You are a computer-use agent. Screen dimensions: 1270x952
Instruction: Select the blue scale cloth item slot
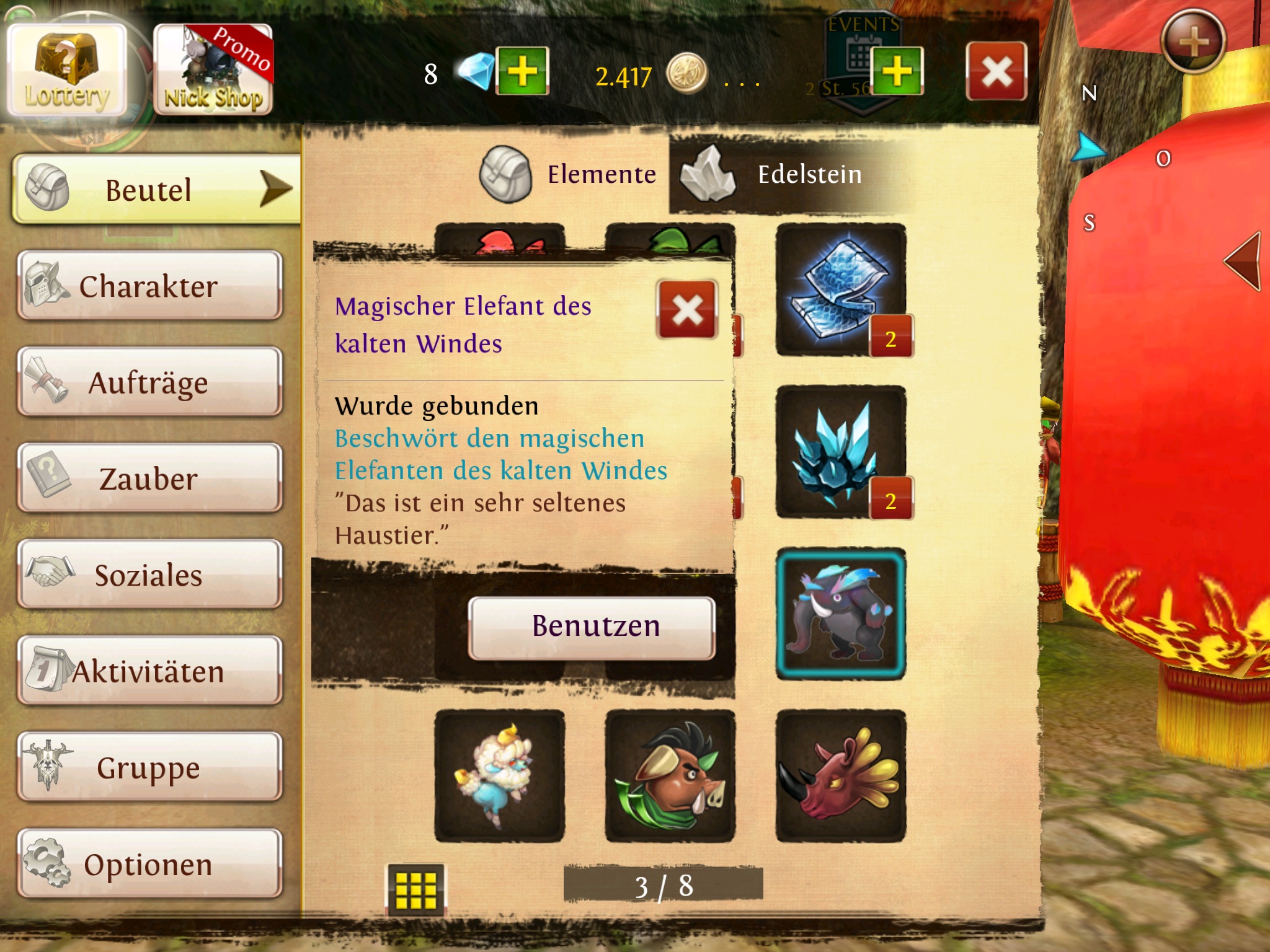click(x=840, y=289)
